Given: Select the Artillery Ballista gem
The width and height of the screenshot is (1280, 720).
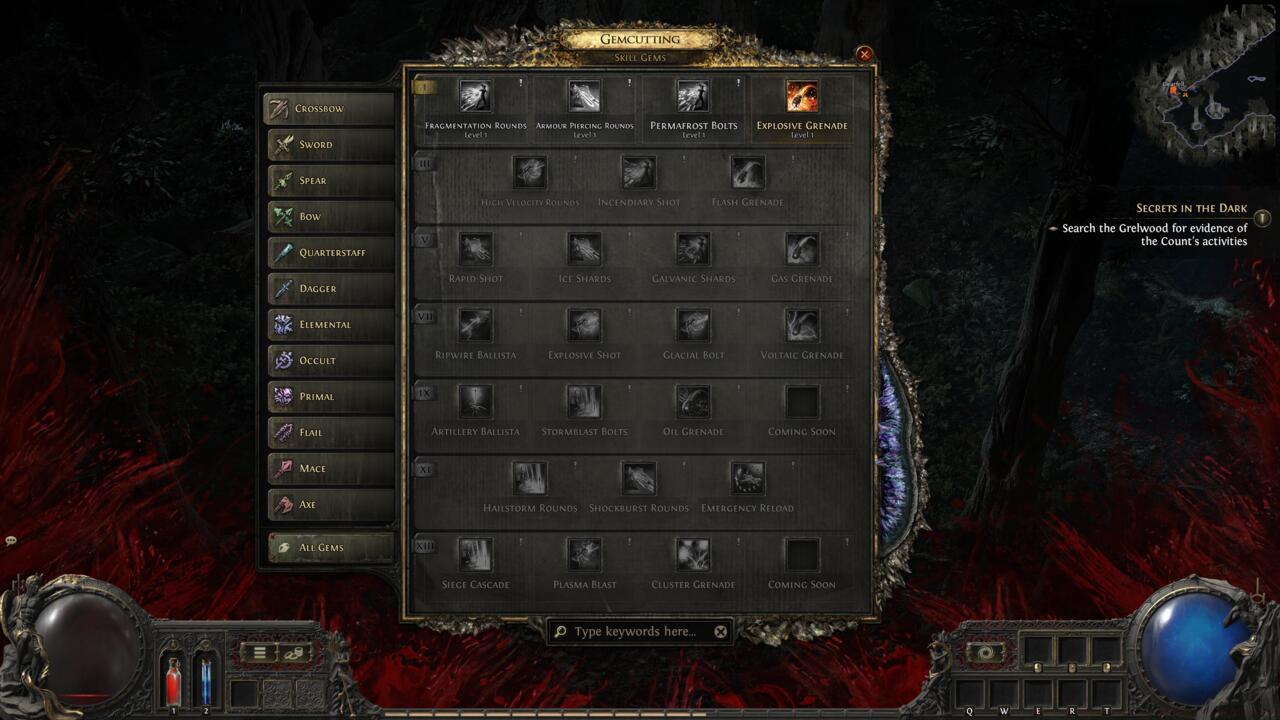Looking at the screenshot, I should coord(475,402).
